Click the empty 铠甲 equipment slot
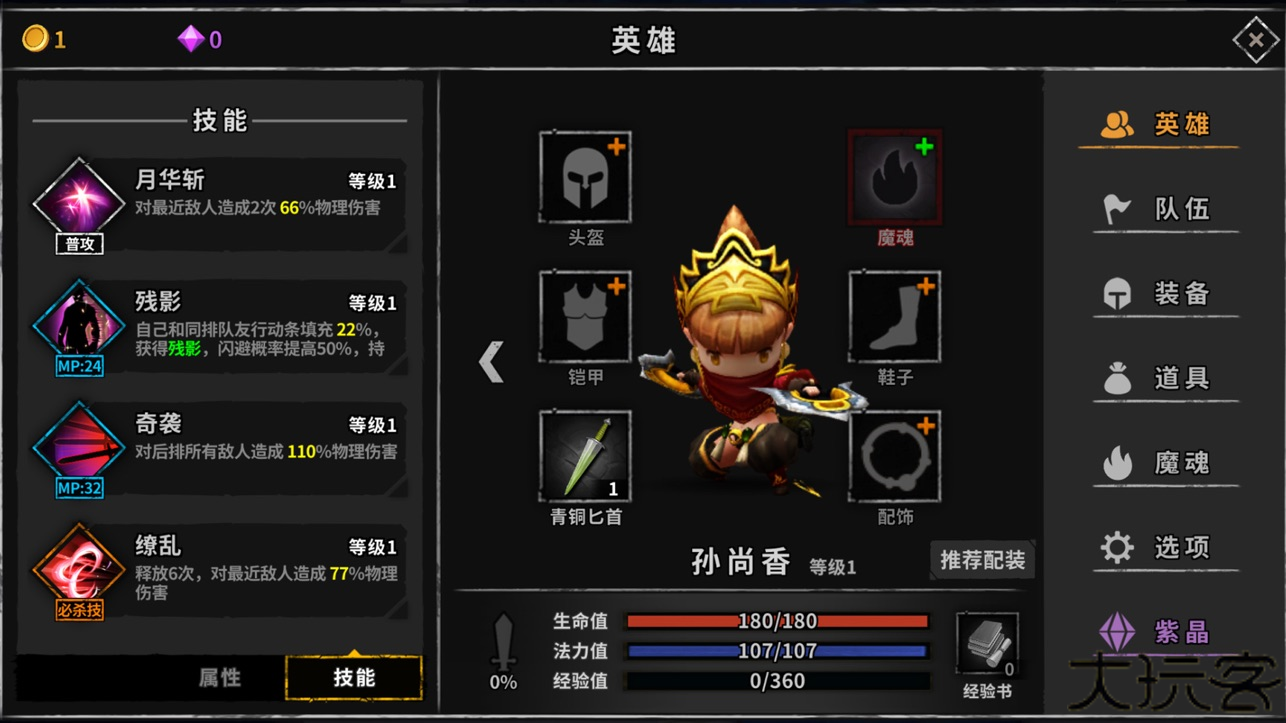The image size is (1286, 723). pyautogui.click(x=584, y=318)
